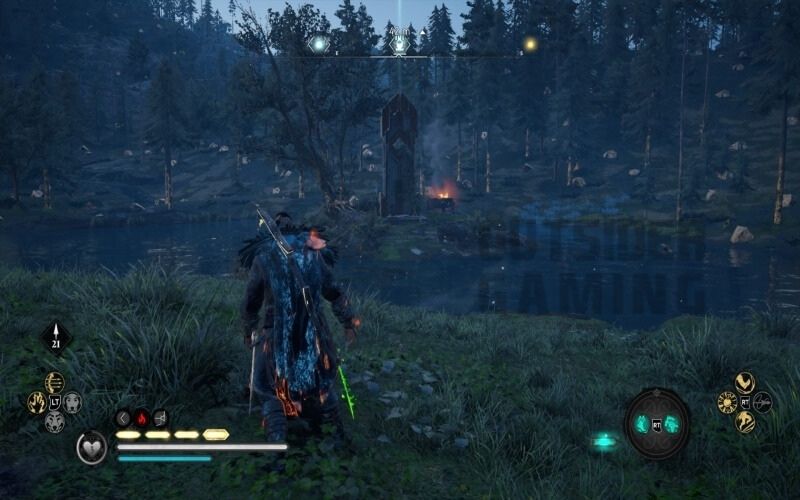
Task: Select the golden dot marker on compass
Action: click(x=530, y=44)
